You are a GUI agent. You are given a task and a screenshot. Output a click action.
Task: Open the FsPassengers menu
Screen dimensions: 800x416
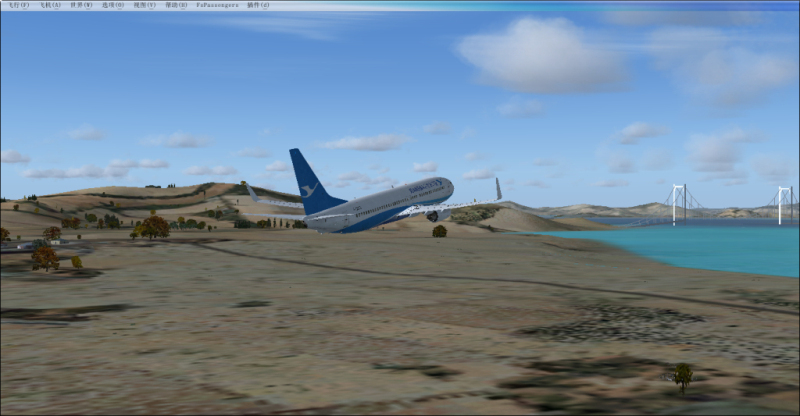tap(217, 5)
